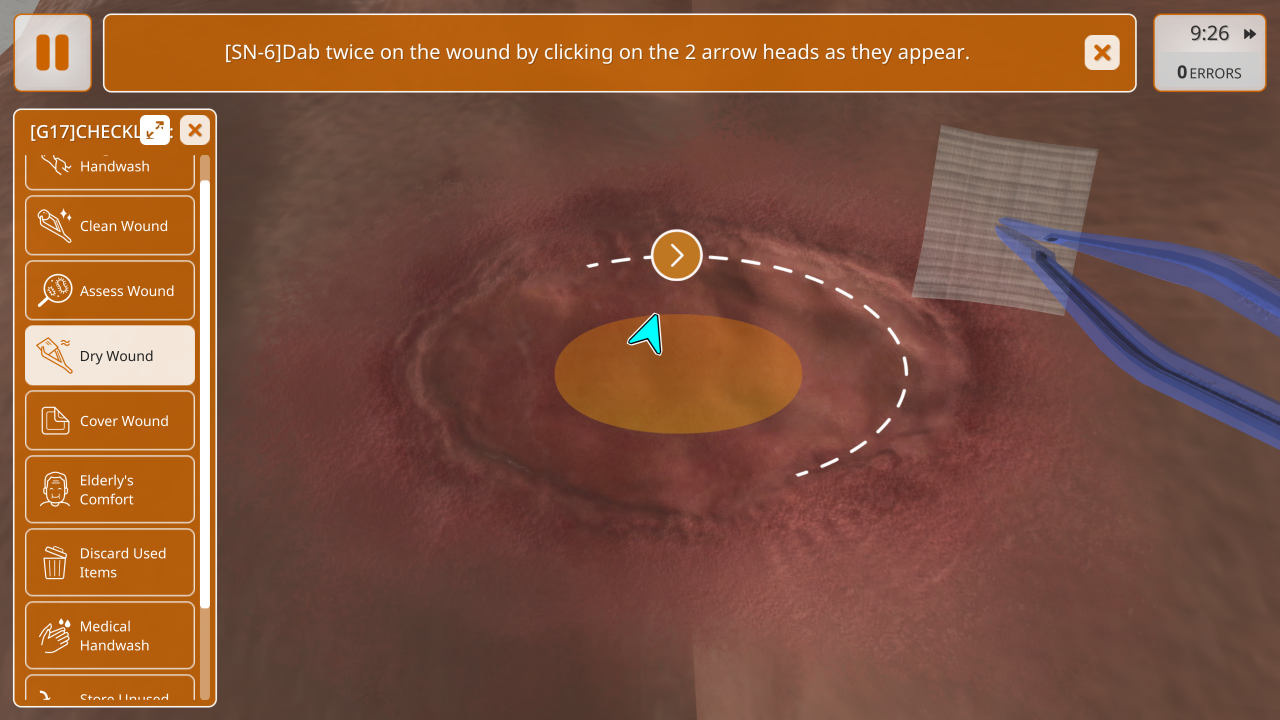Close the instruction banner
Image resolution: width=1280 pixels, height=720 pixels.
[1102, 53]
